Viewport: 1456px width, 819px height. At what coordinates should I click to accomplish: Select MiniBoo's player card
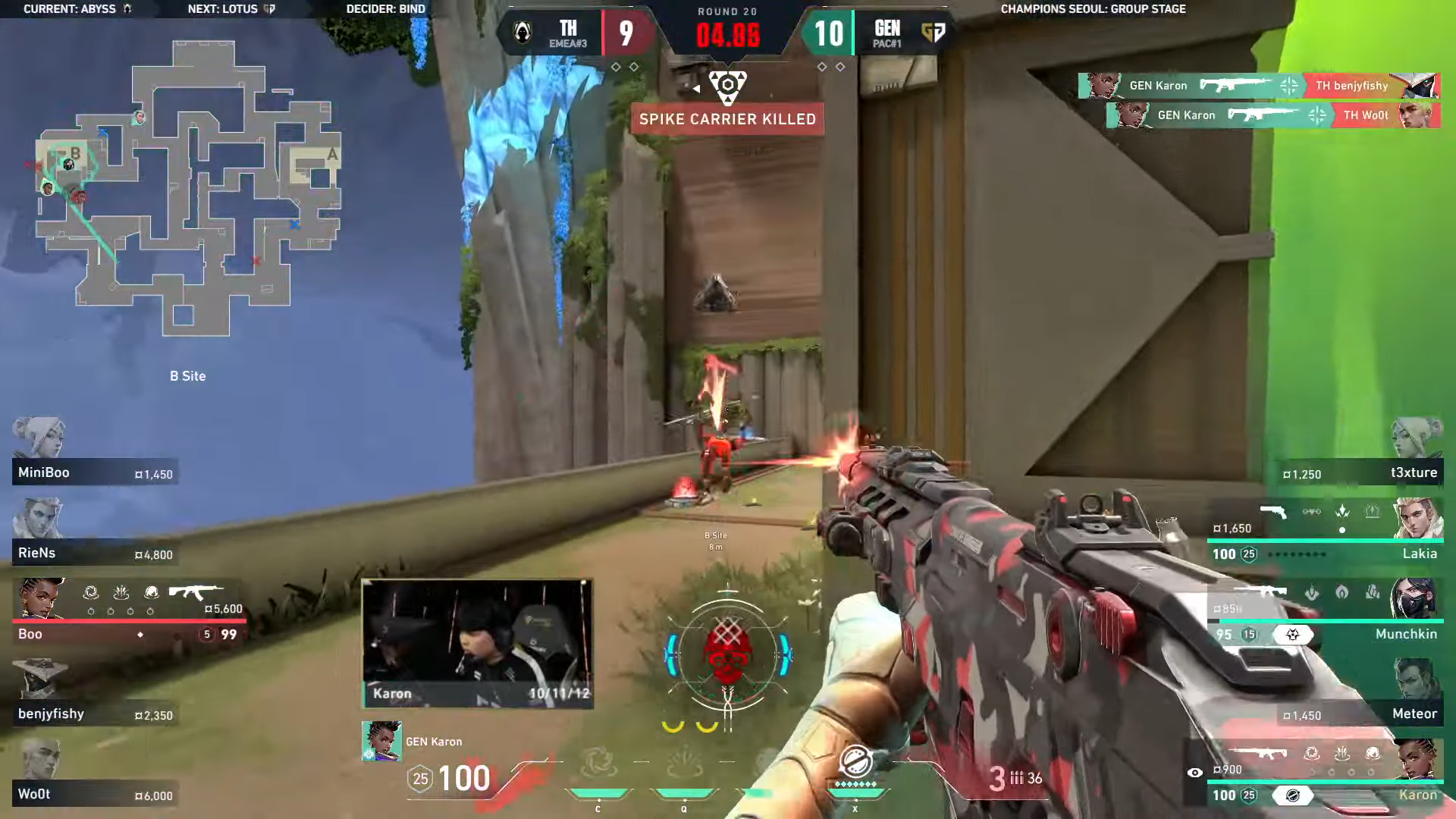click(95, 472)
